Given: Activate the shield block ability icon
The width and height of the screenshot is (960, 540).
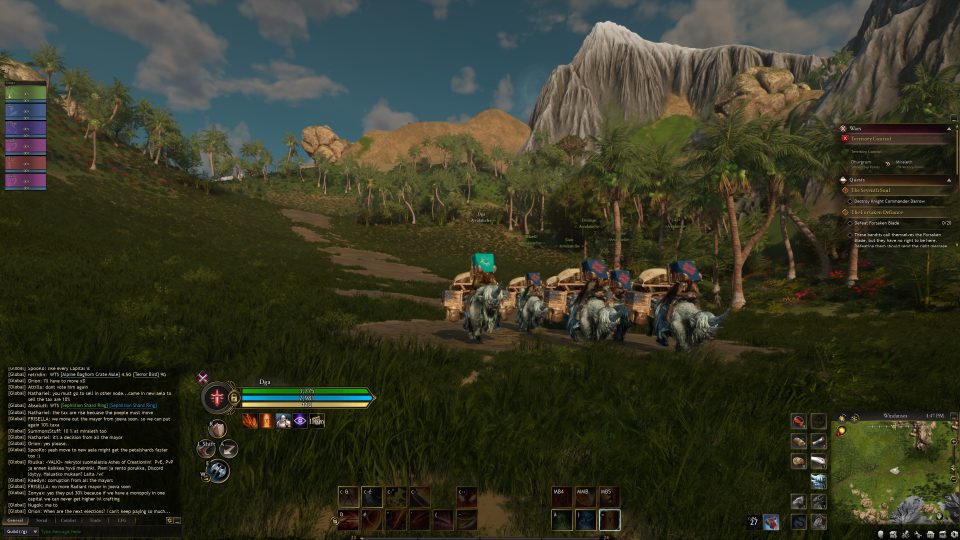Looking at the screenshot, I should point(218,430).
